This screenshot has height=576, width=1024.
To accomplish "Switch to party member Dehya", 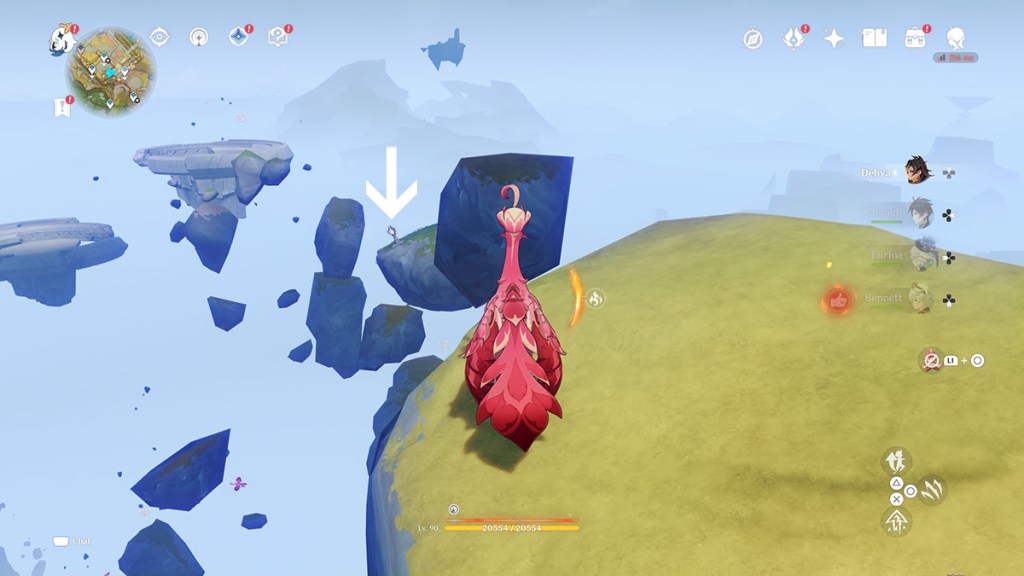I will 916,171.
